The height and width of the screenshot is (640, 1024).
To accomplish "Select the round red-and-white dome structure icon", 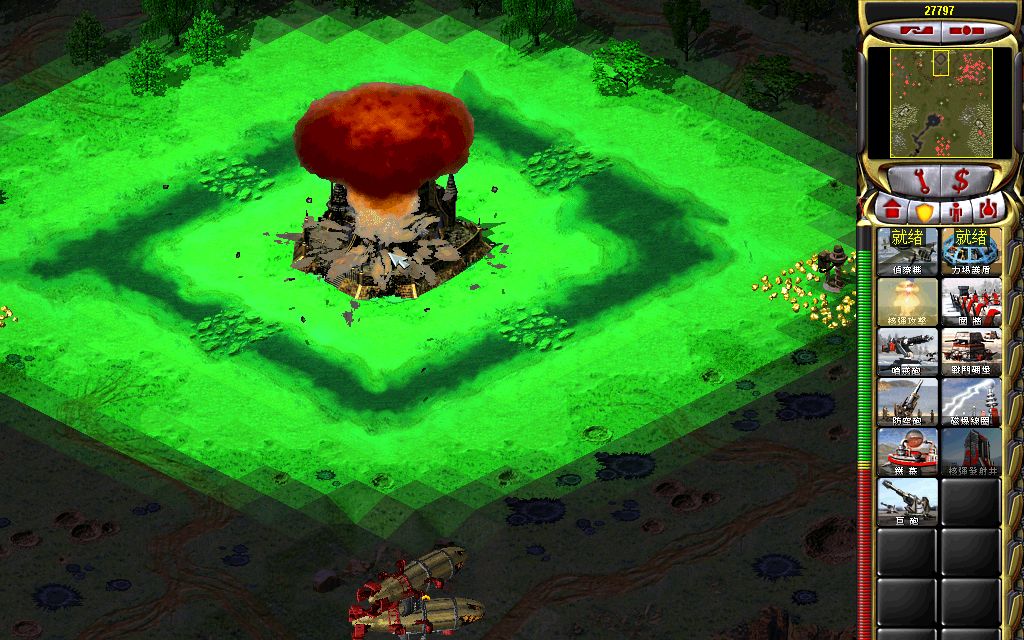I will (908, 452).
